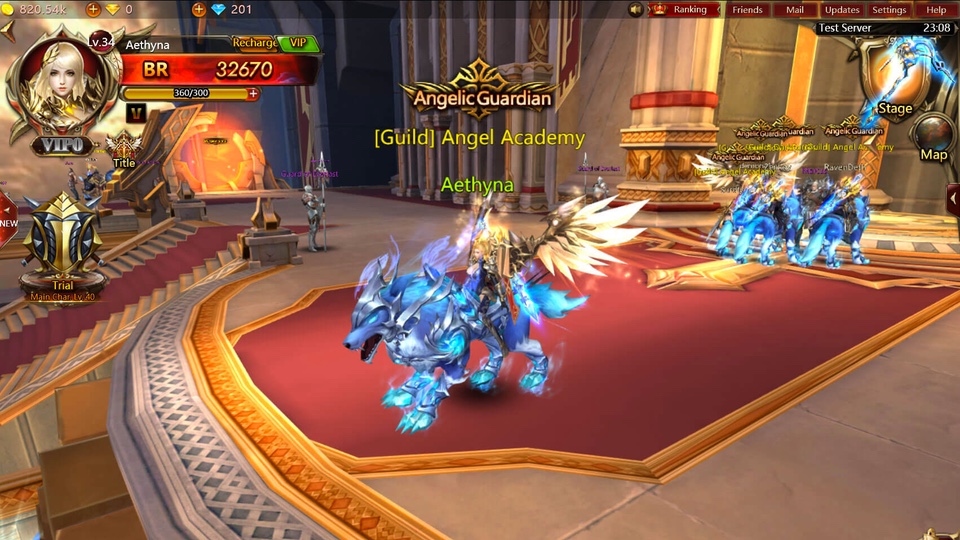960x540 pixels.
Task: Check the Mail inbox
Action: pos(795,10)
